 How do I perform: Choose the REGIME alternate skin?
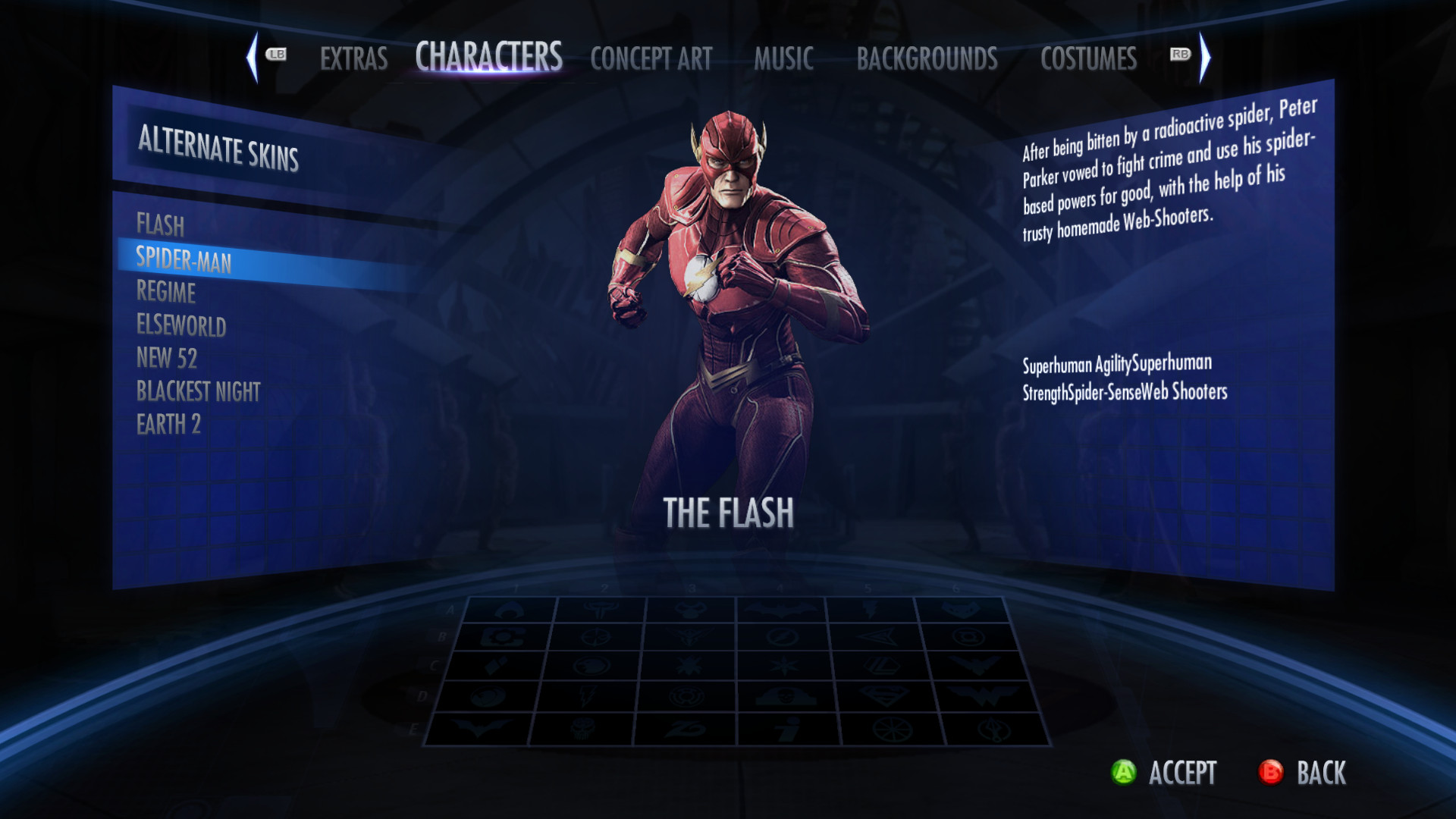pos(165,294)
